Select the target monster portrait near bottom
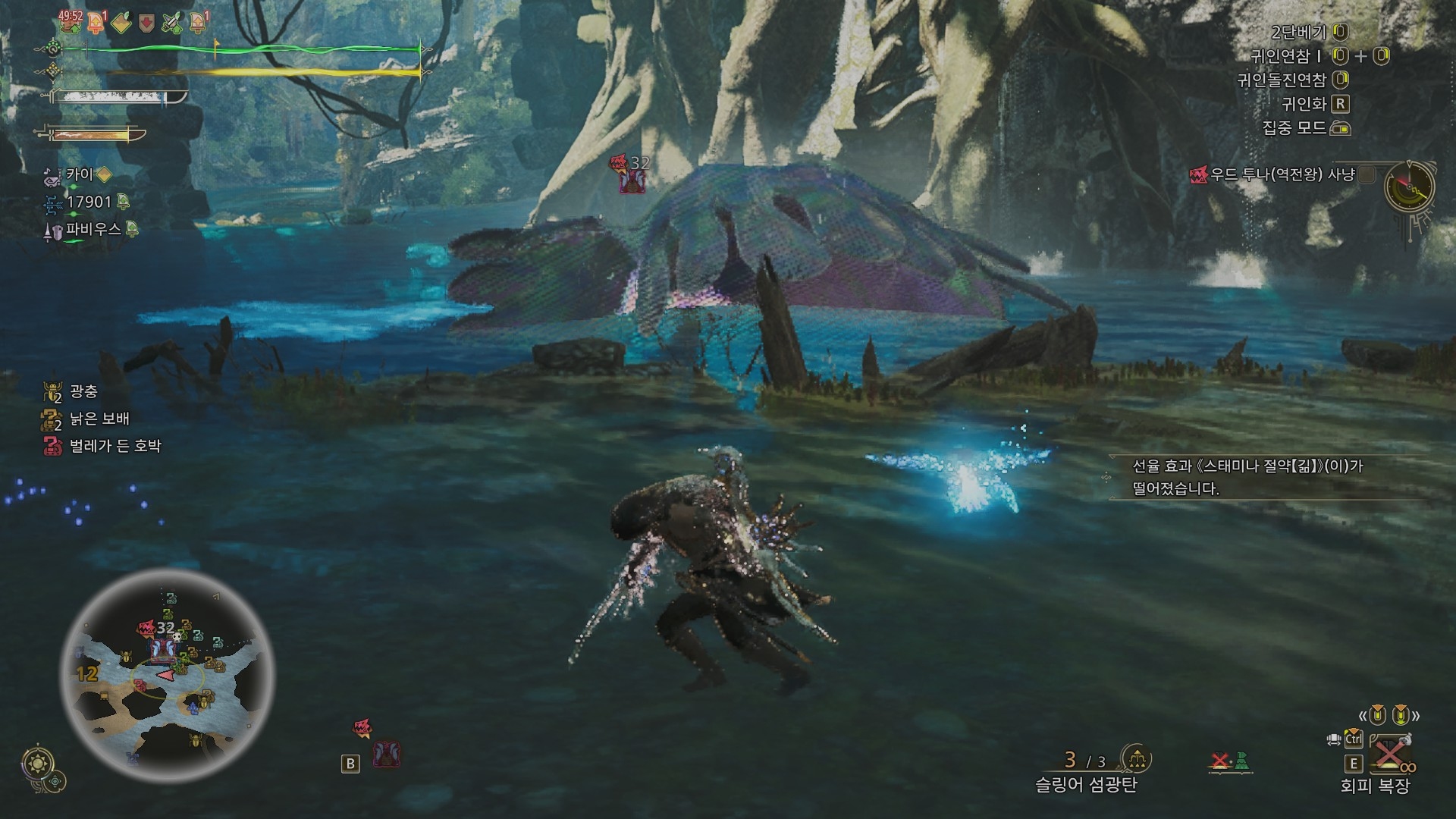This screenshot has height=819, width=1456. click(x=387, y=754)
